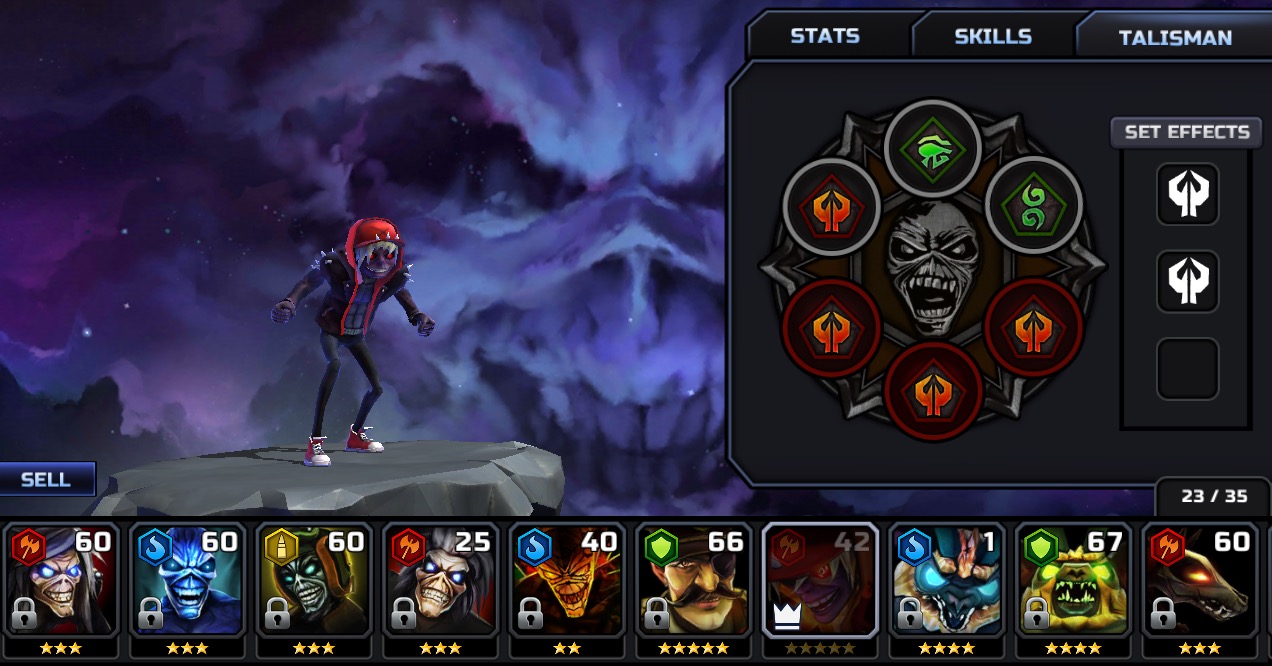Viewport: 1272px width, 666px height.
Task: Switch to the Stats tab
Action: [825, 36]
